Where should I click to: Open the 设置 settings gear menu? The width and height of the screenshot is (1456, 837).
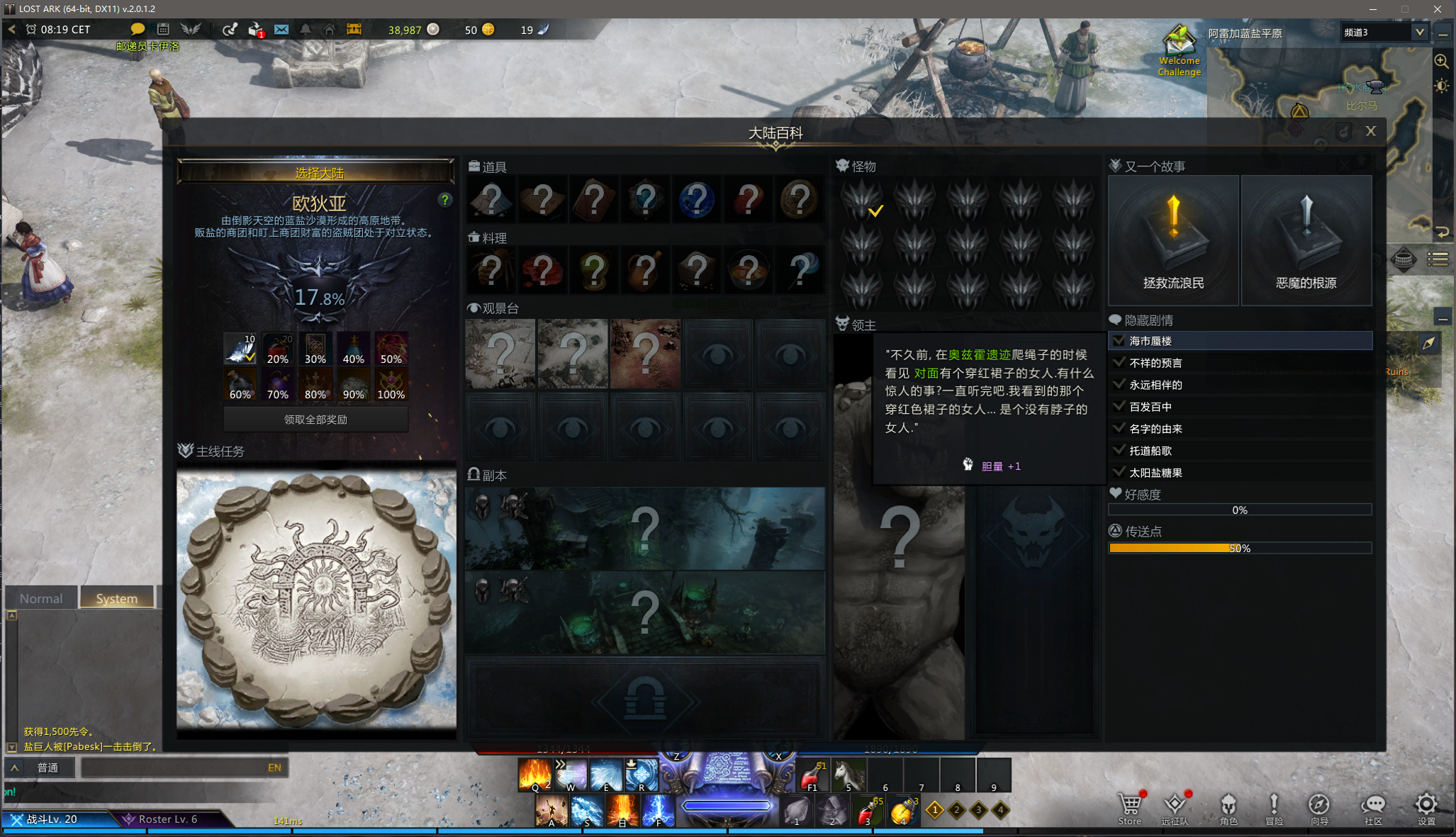pyautogui.click(x=1426, y=808)
